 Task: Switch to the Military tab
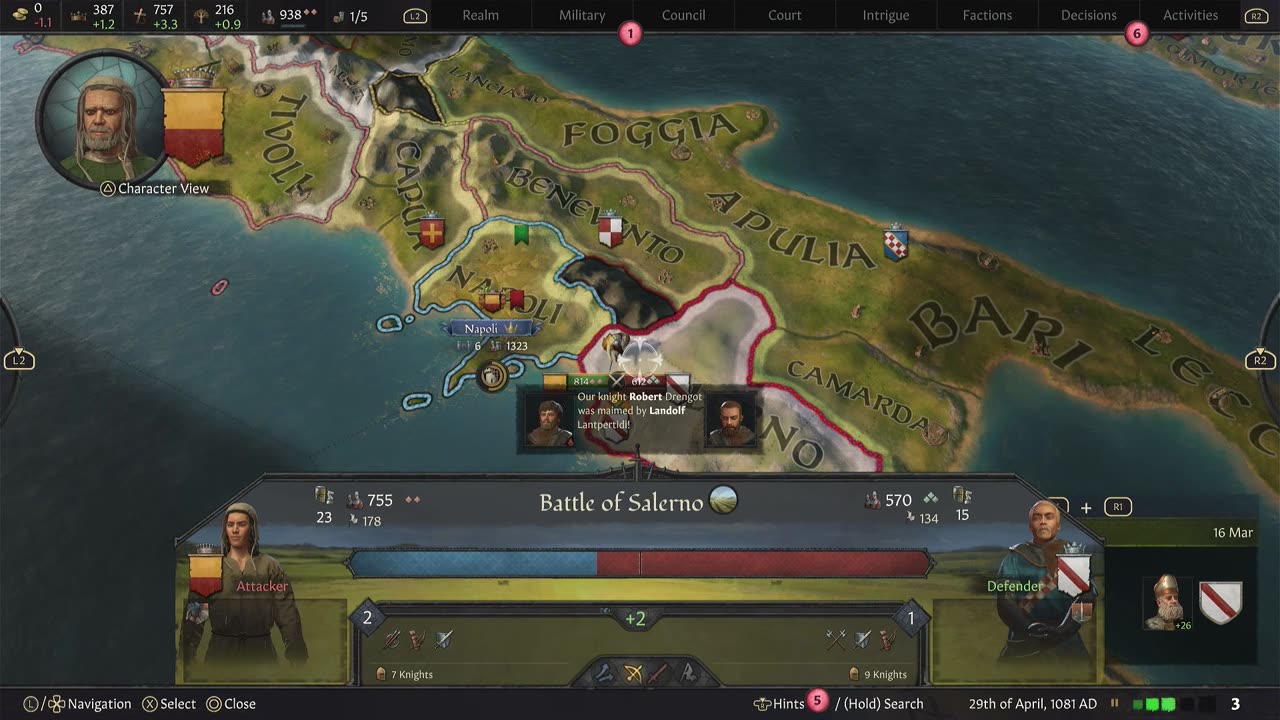point(582,15)
